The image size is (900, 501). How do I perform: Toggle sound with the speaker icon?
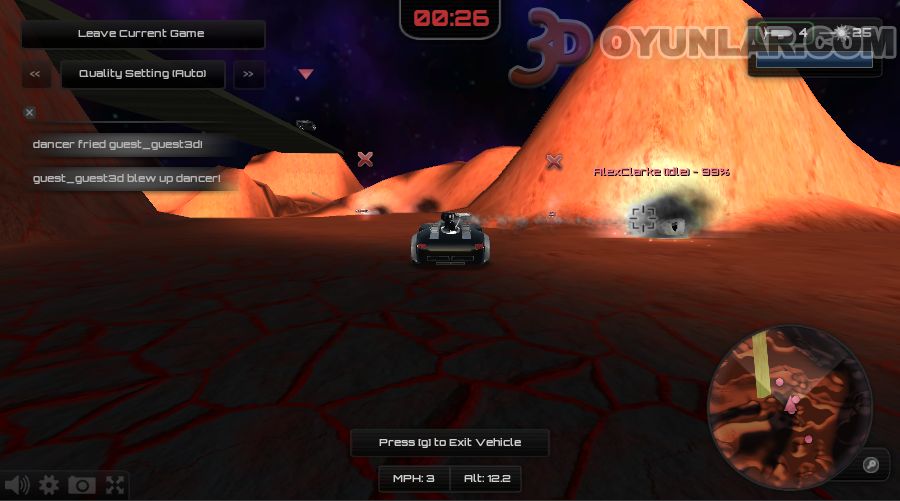click(17, 486)
